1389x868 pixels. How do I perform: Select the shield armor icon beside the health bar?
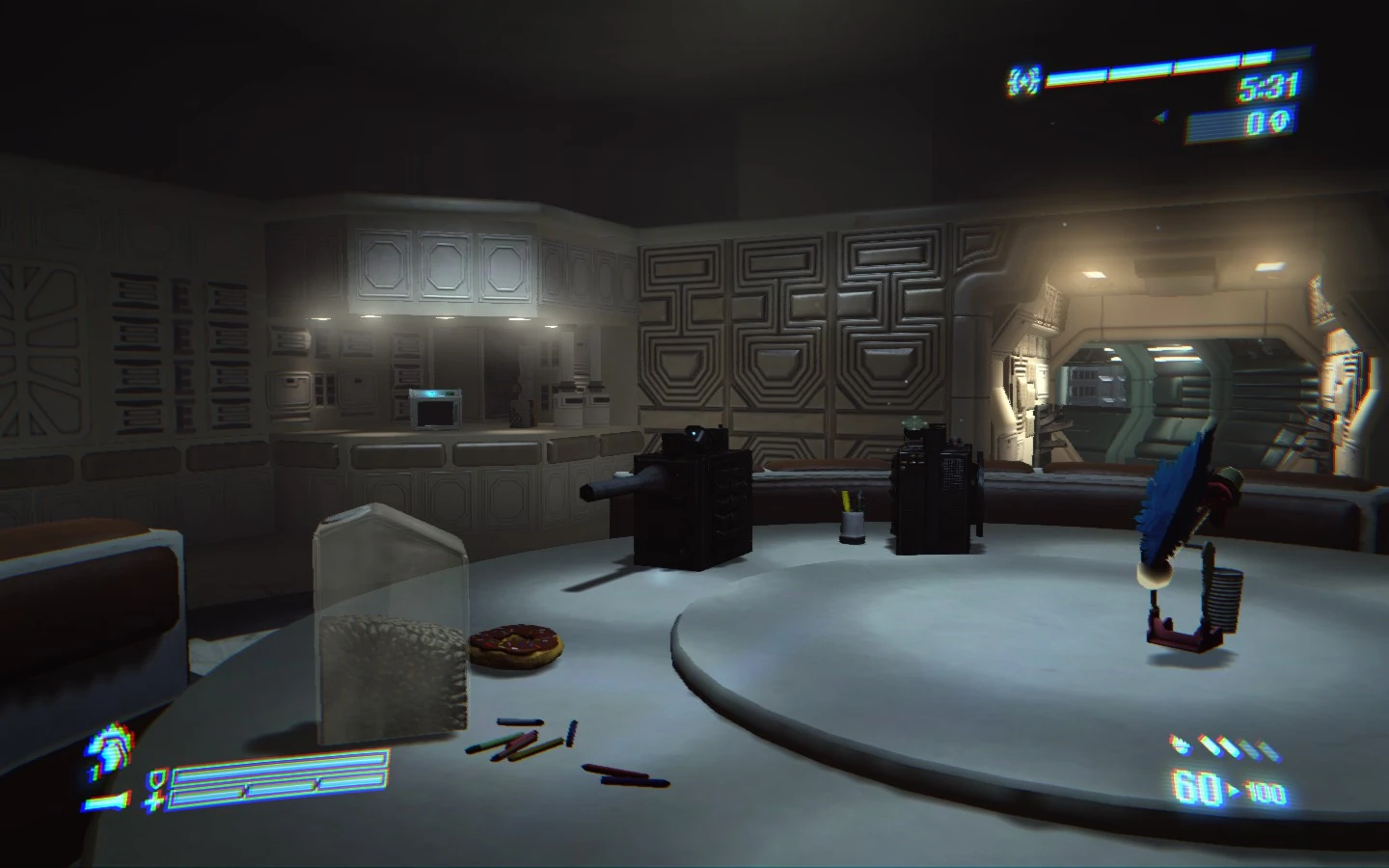(x=157, y=779)
